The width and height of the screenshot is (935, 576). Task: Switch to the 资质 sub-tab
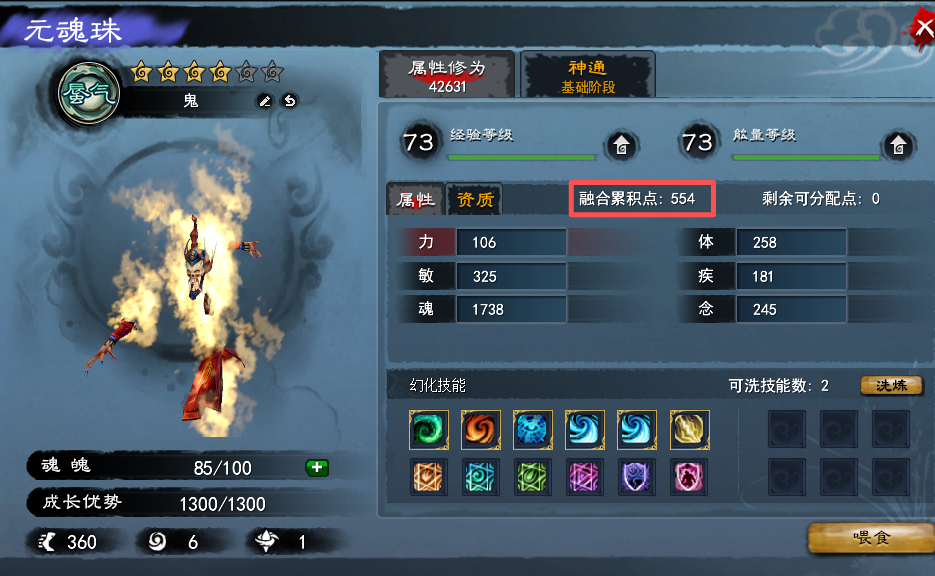tap(475, 199)
